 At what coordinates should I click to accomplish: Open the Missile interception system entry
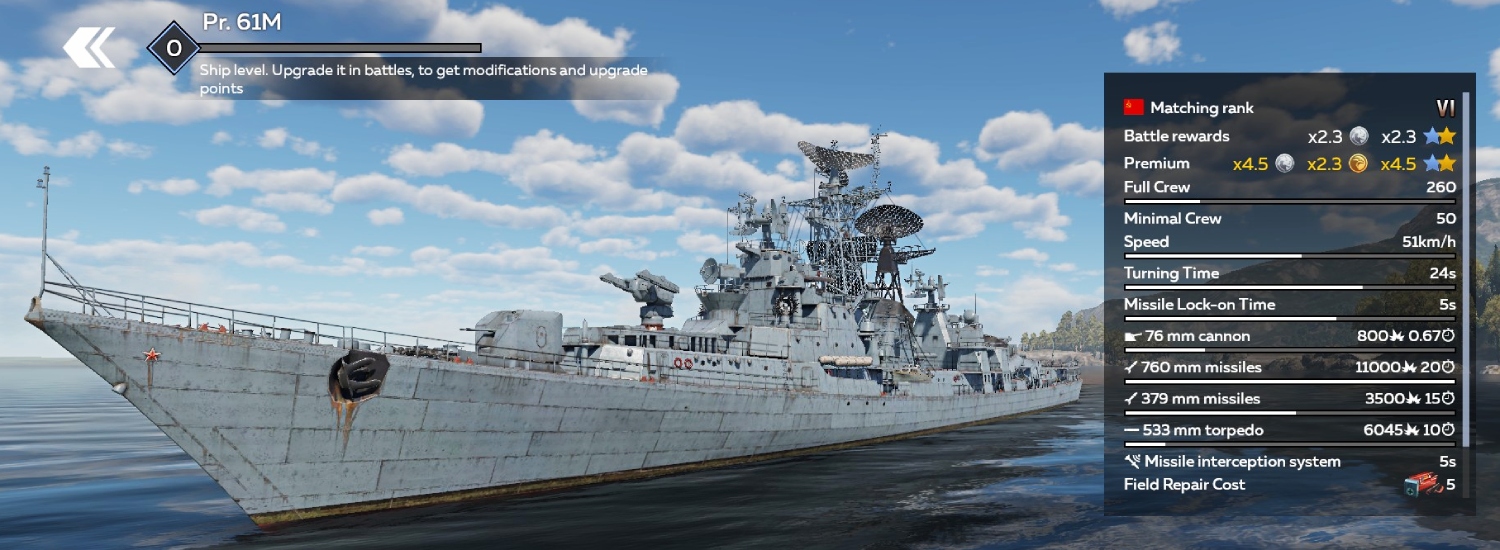coord(1288,461)
